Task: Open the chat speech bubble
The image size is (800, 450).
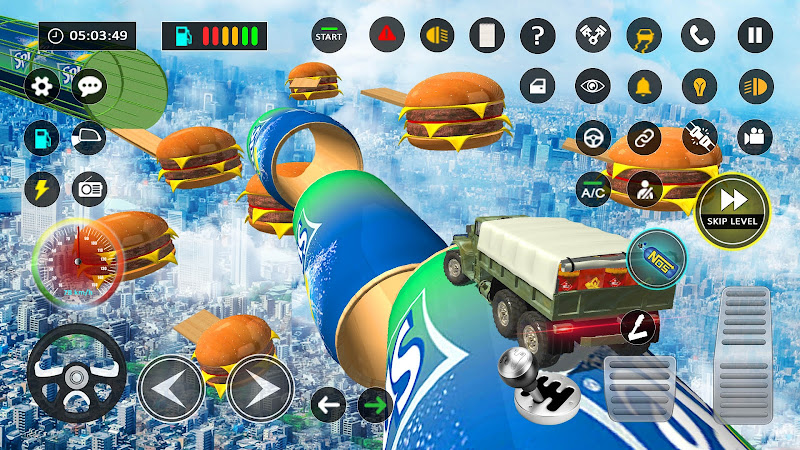Action: coord(91,86)
